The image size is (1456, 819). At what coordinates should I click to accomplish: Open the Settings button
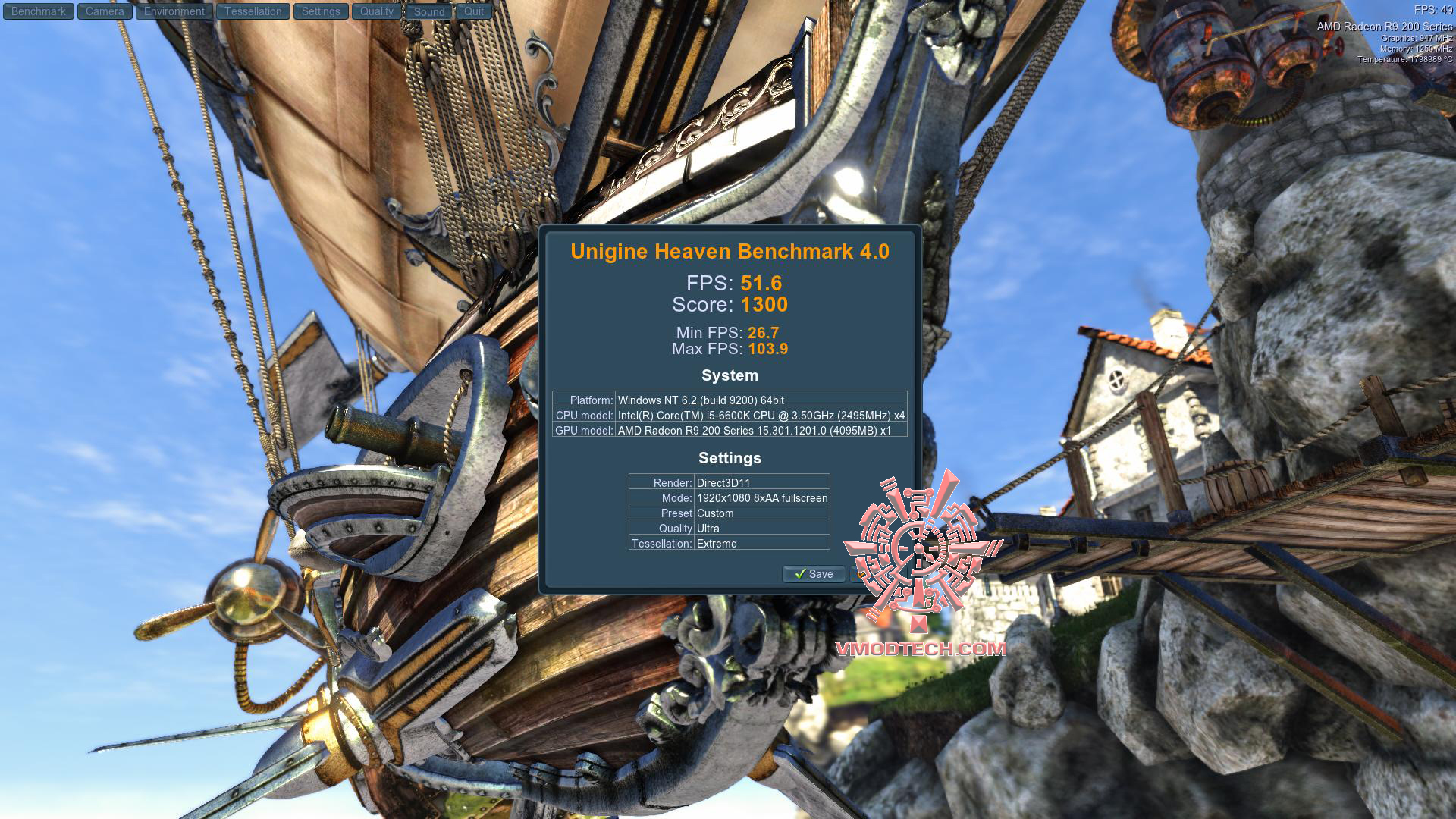(321, 11)
